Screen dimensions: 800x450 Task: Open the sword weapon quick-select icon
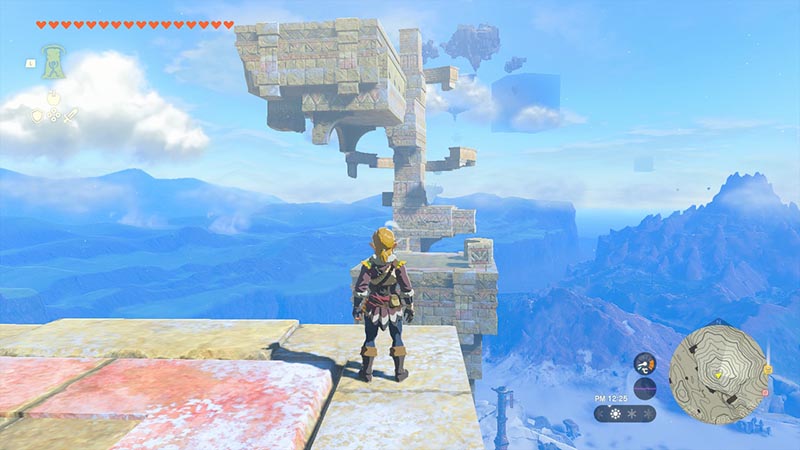[x=70, y=116]
